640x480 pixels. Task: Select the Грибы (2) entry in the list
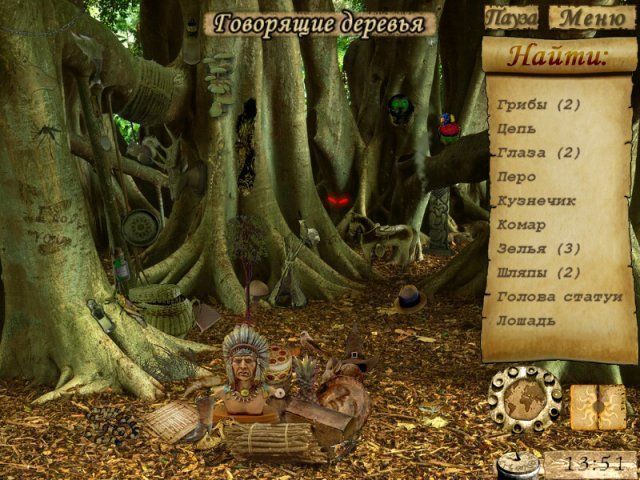(538, 105)
